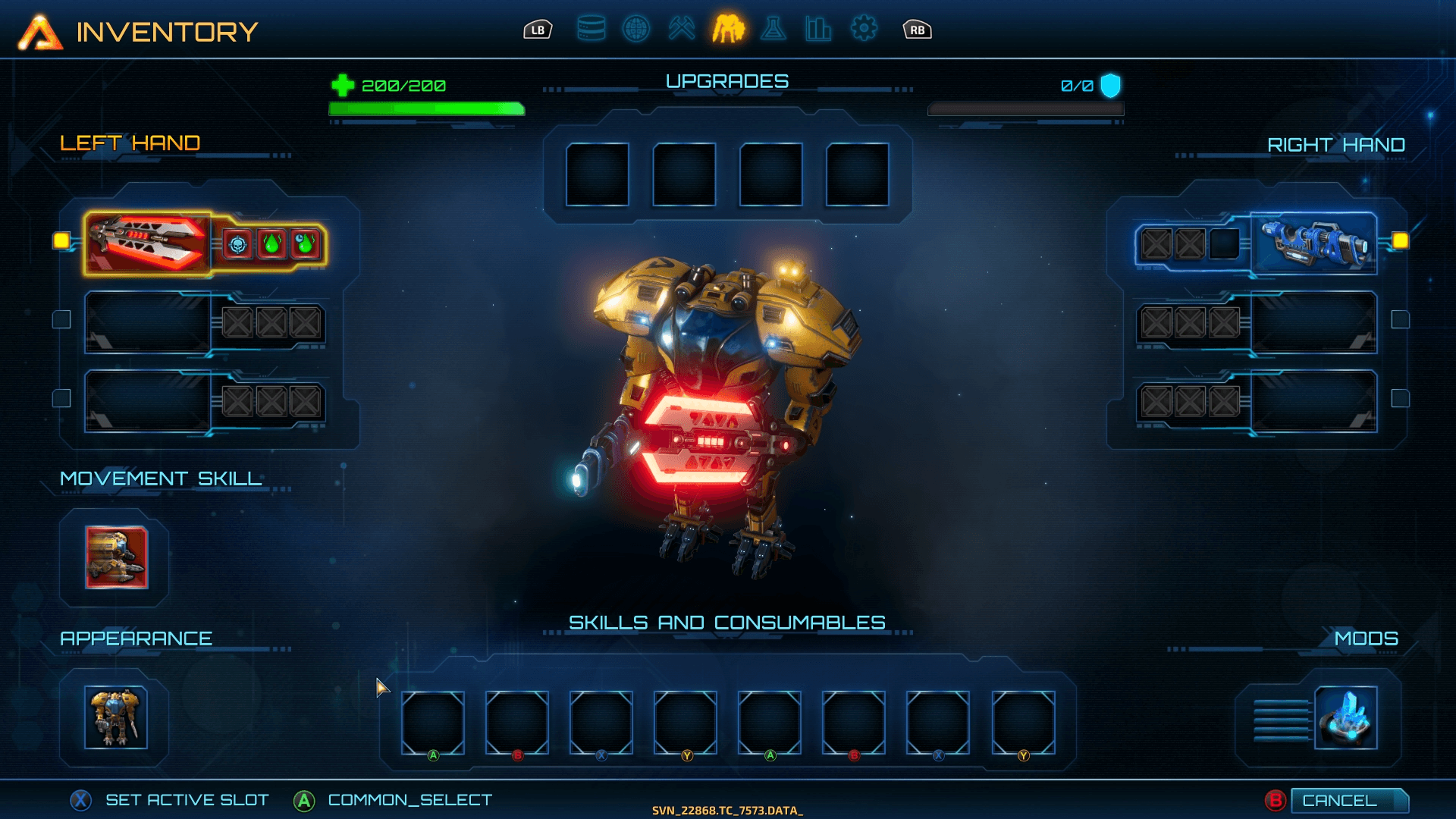Open the database stack tab
Image resolution: width=1456 pixels, height=819 pixels.
[591, 30]
